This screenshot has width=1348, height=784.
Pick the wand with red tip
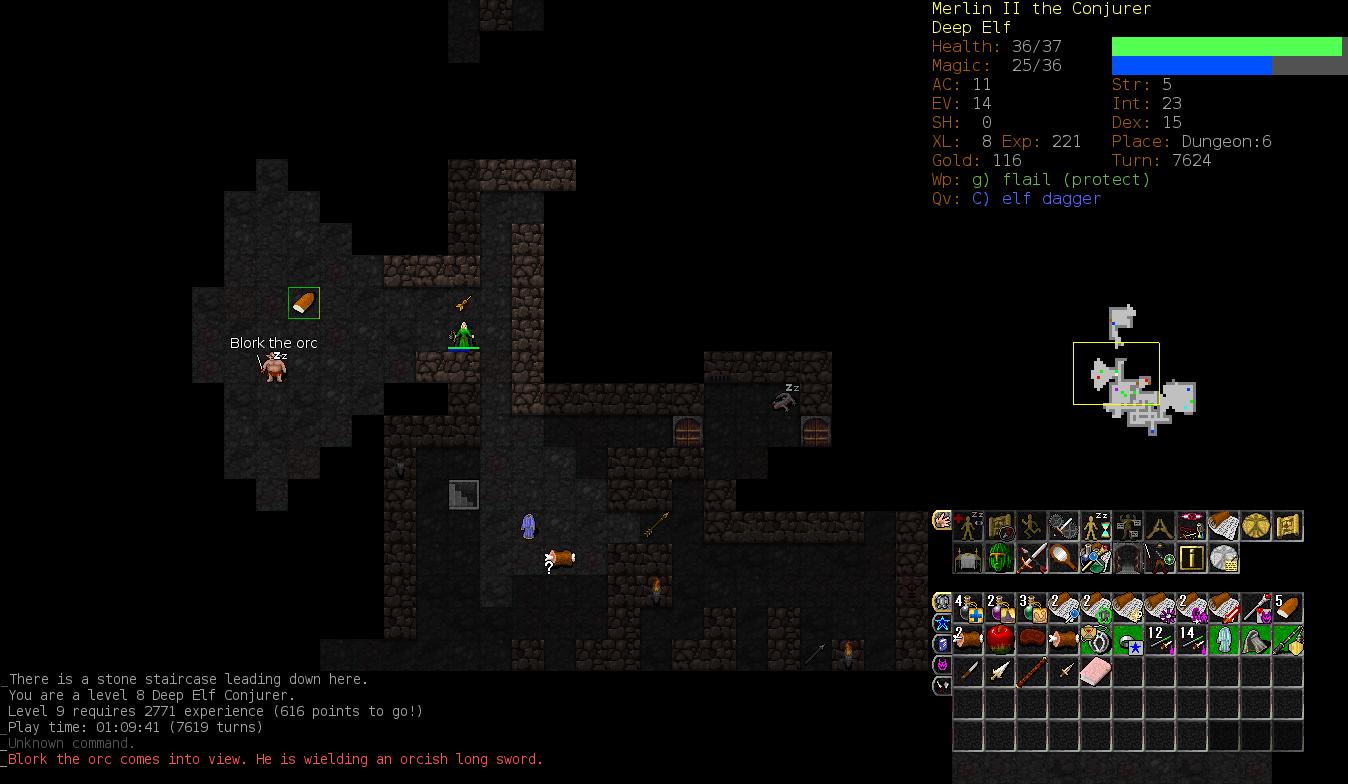click(1255, 608)
